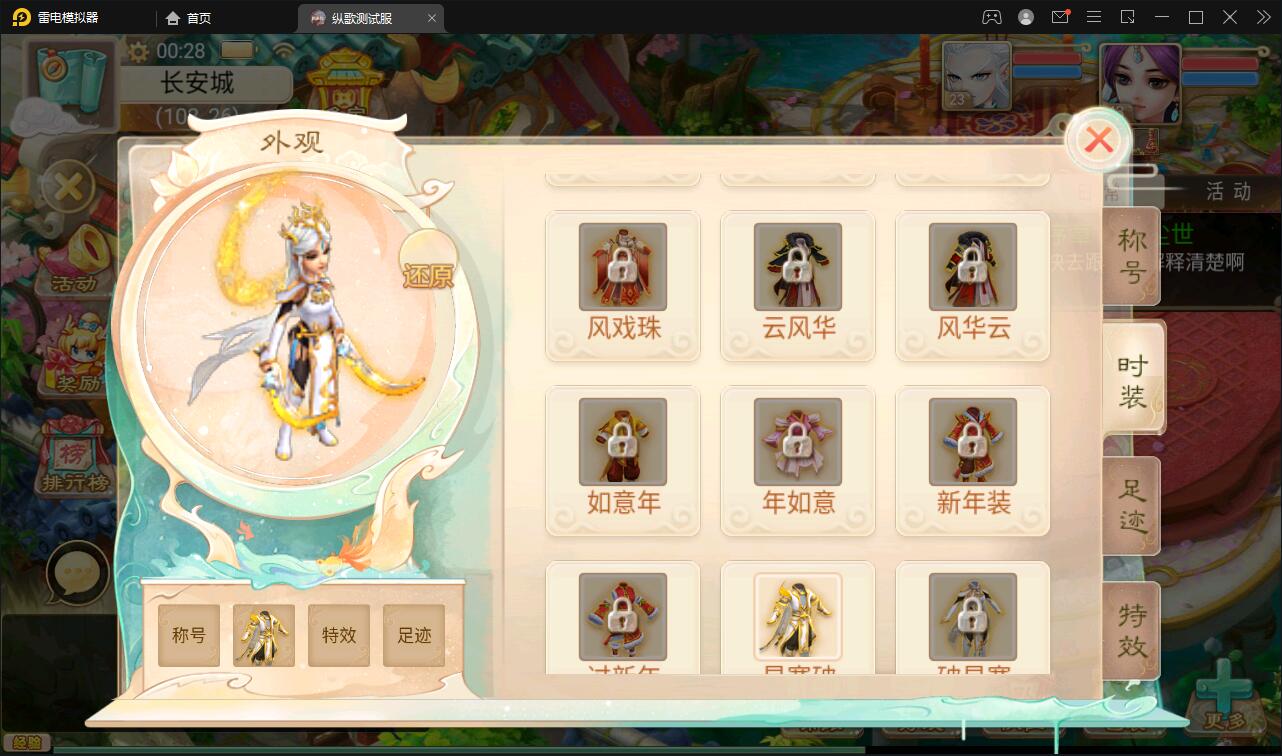Expand the LDPlayer toolbar with the double-arrow
This screenshot has height=756, width=1282.
1262,17
